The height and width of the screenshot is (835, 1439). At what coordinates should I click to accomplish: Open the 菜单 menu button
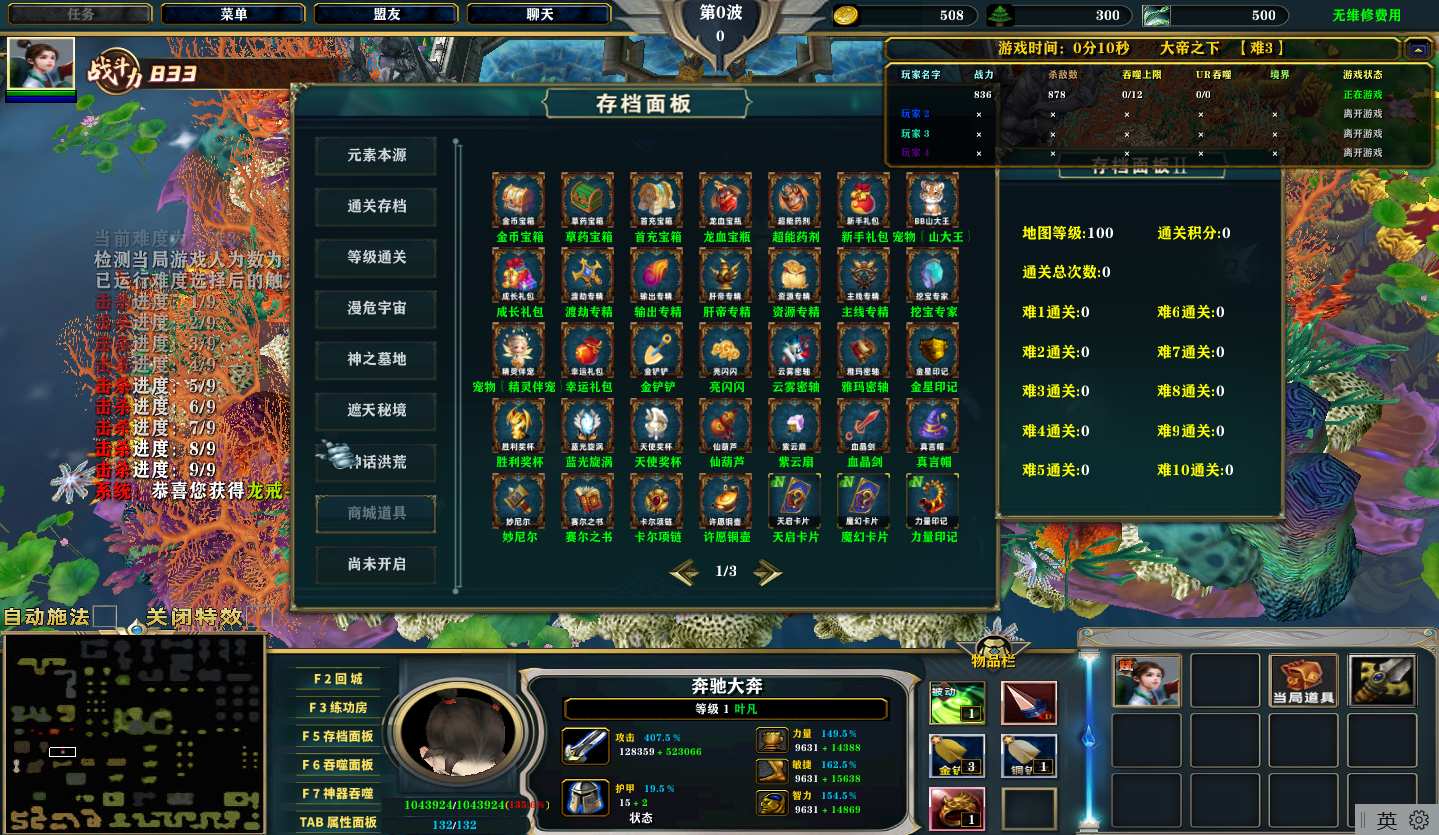(233, 14)
